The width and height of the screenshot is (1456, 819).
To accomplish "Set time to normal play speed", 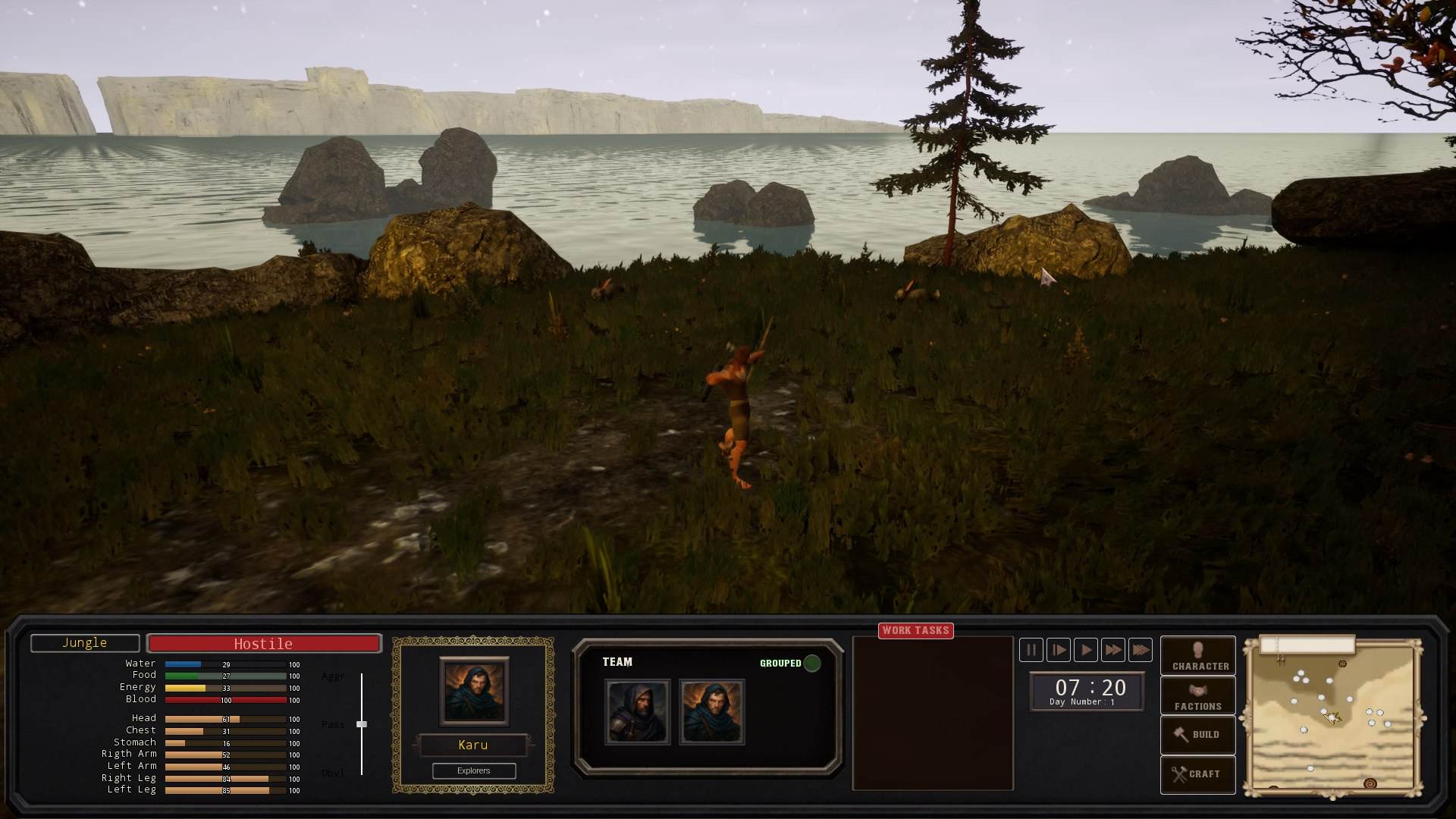I will 1086,650.
